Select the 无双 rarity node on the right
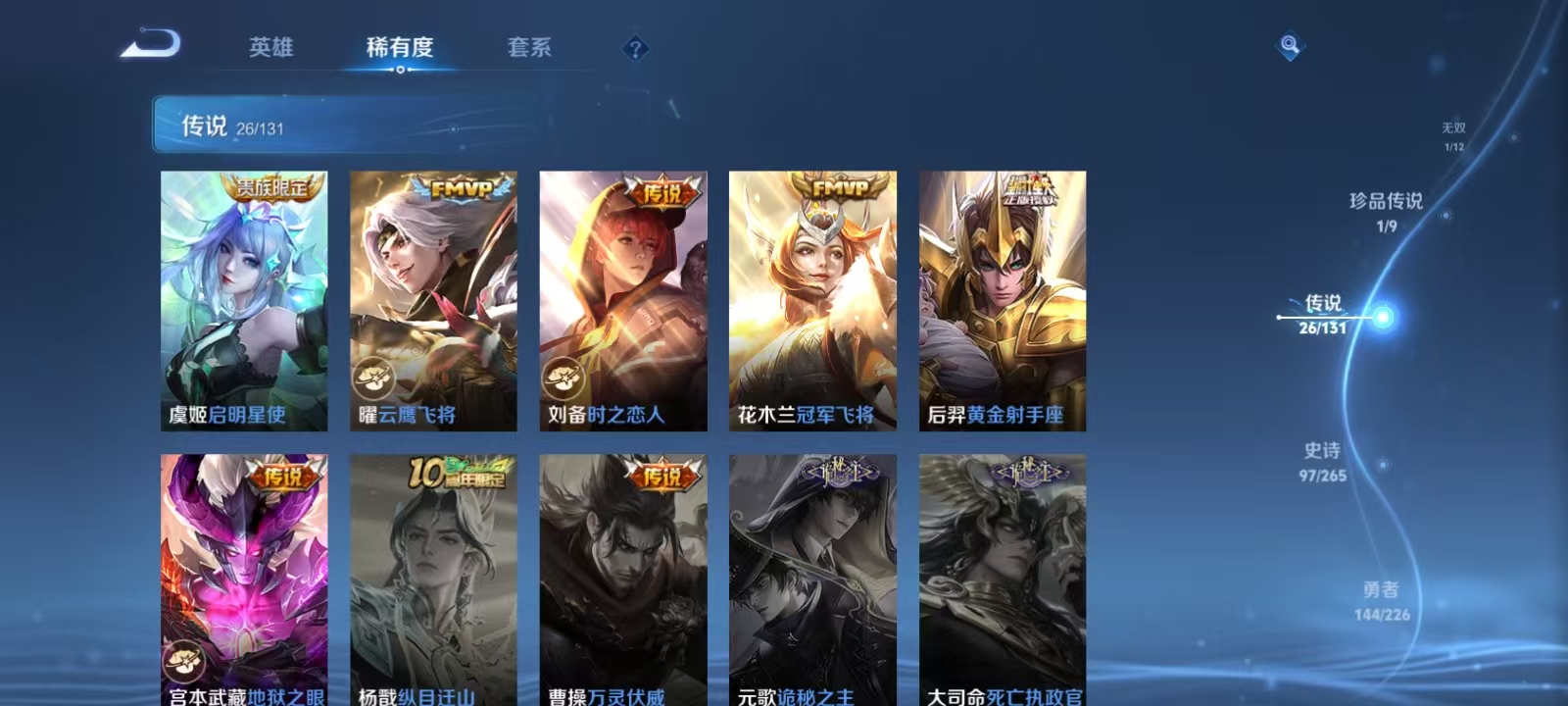This screenshot has width=1568, height=706. tap(1451, 128)
